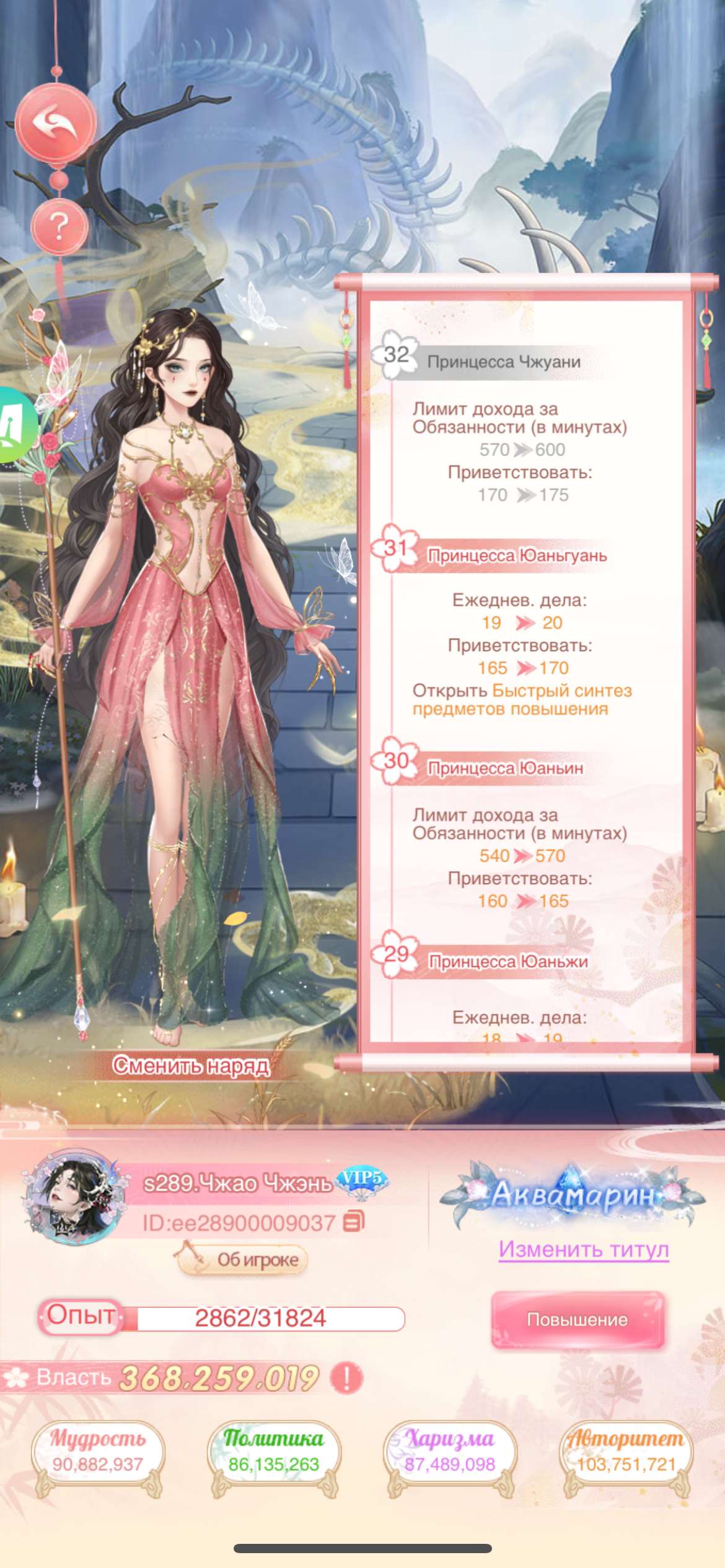Select rank 31 Принцесса Юаньгуань entry
This screenshot has width=725, height=1568.
517,555
